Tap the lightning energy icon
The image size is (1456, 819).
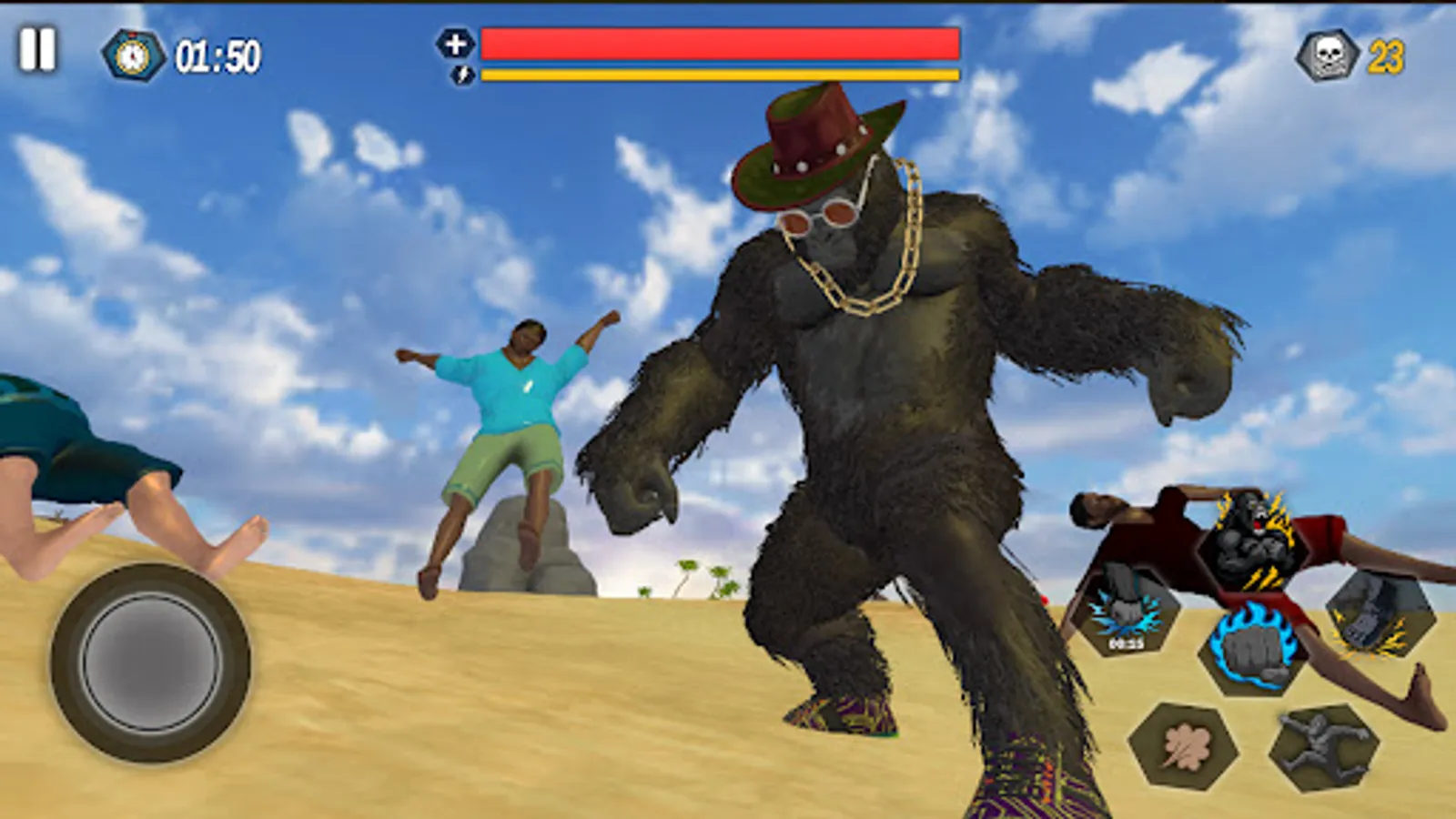460,76
